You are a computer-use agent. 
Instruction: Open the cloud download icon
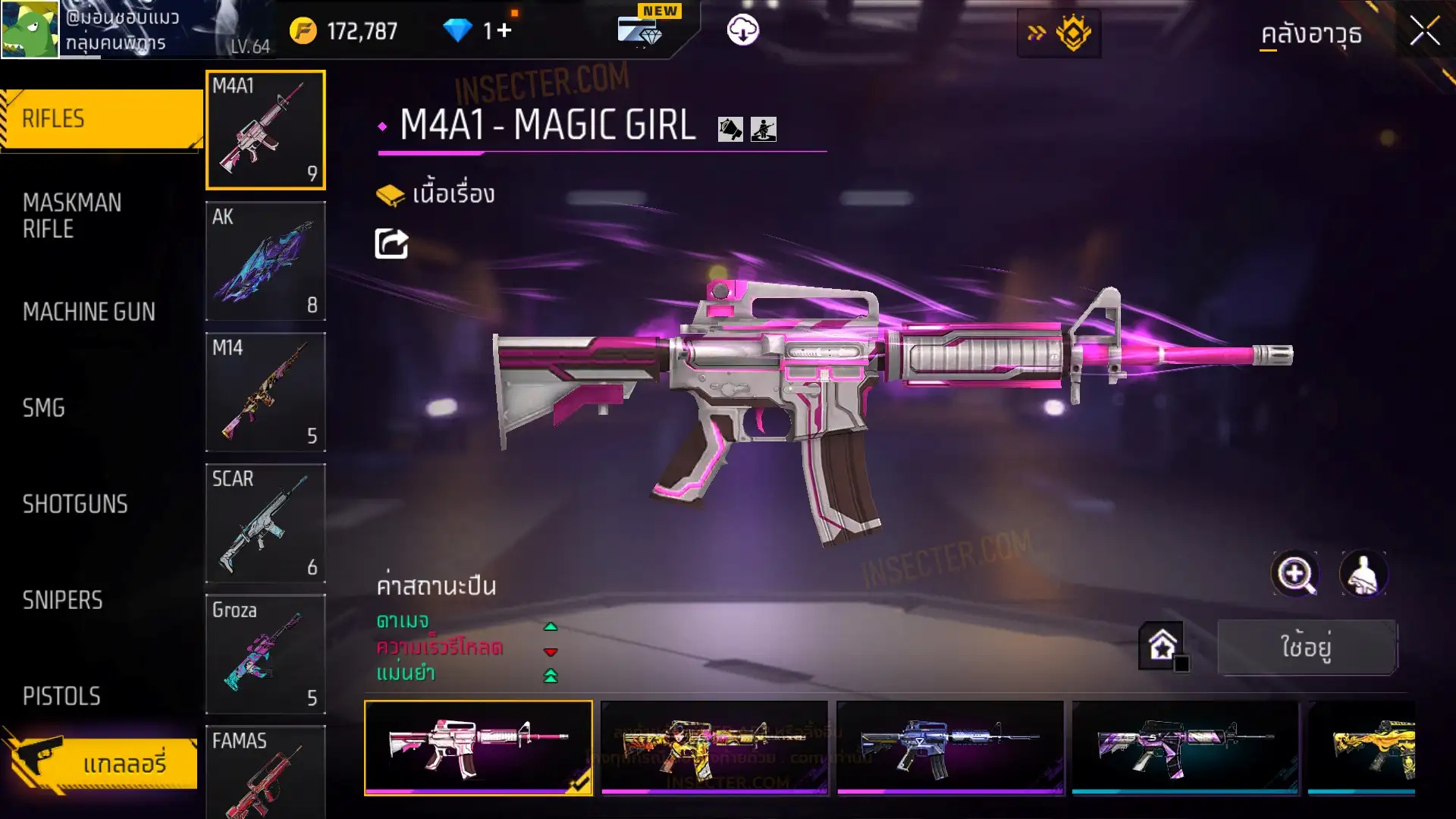pyautogui.click(x=743, y=31)
